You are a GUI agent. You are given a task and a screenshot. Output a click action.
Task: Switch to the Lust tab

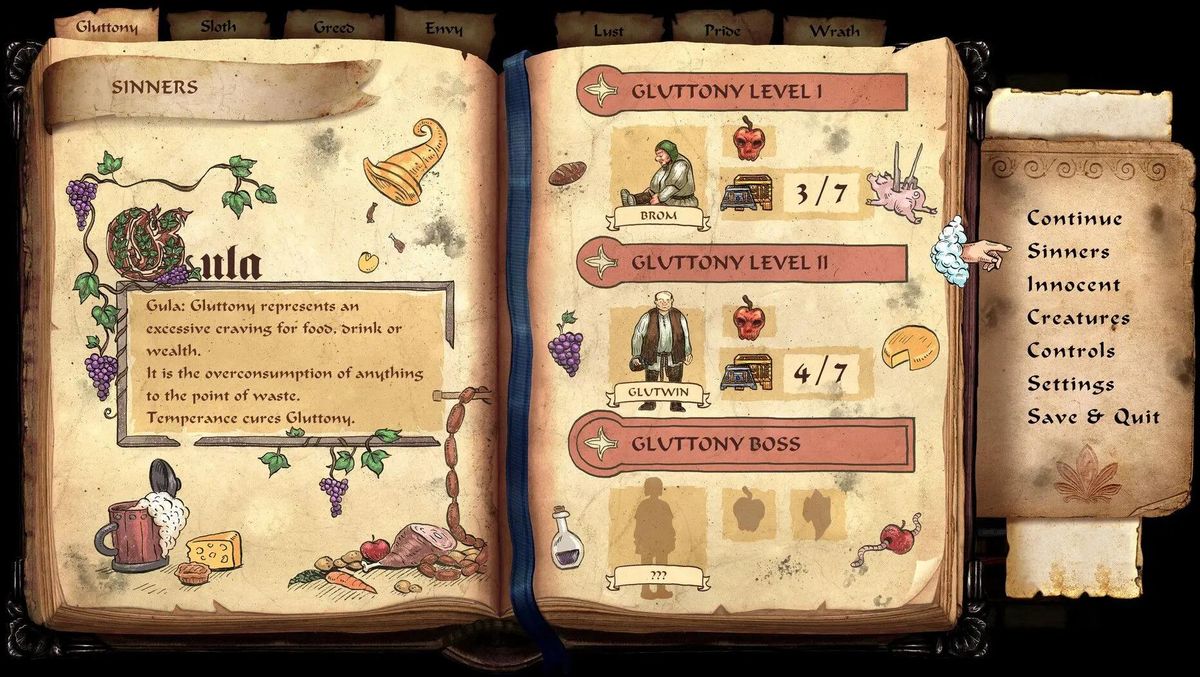pyautogui.click(x=608, y=30)
